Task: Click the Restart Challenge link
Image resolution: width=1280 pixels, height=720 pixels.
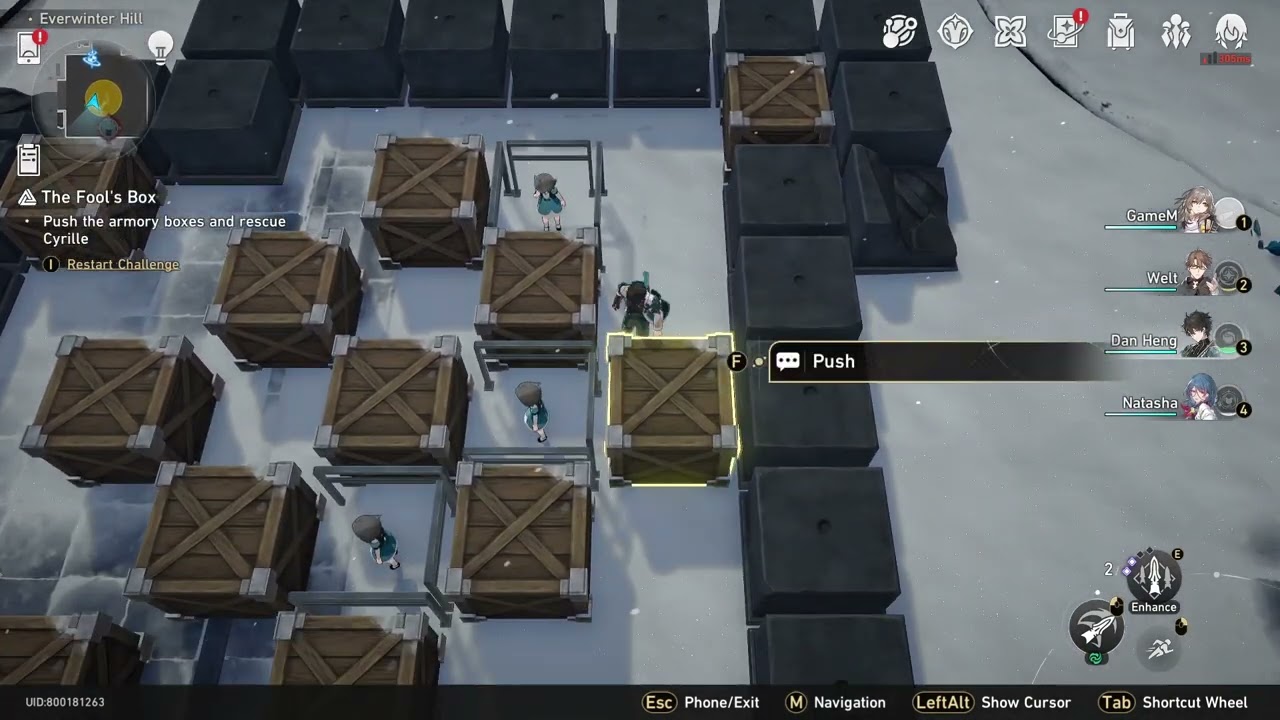Action: (122, 264)
